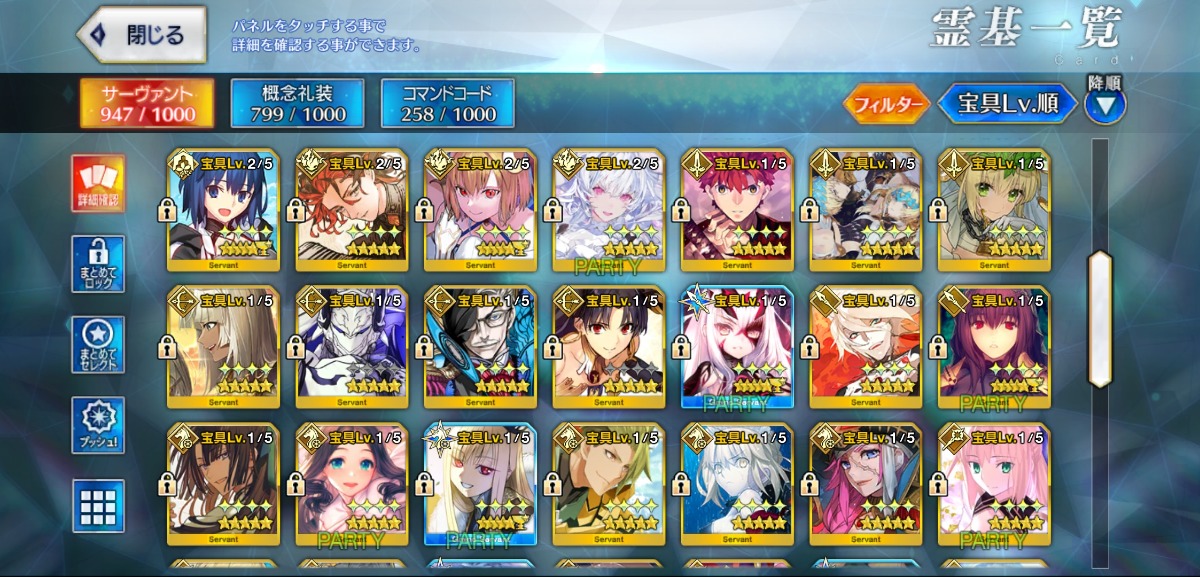
Task: Select the blue-haired girl servant card
Action: tap(225, 210)
